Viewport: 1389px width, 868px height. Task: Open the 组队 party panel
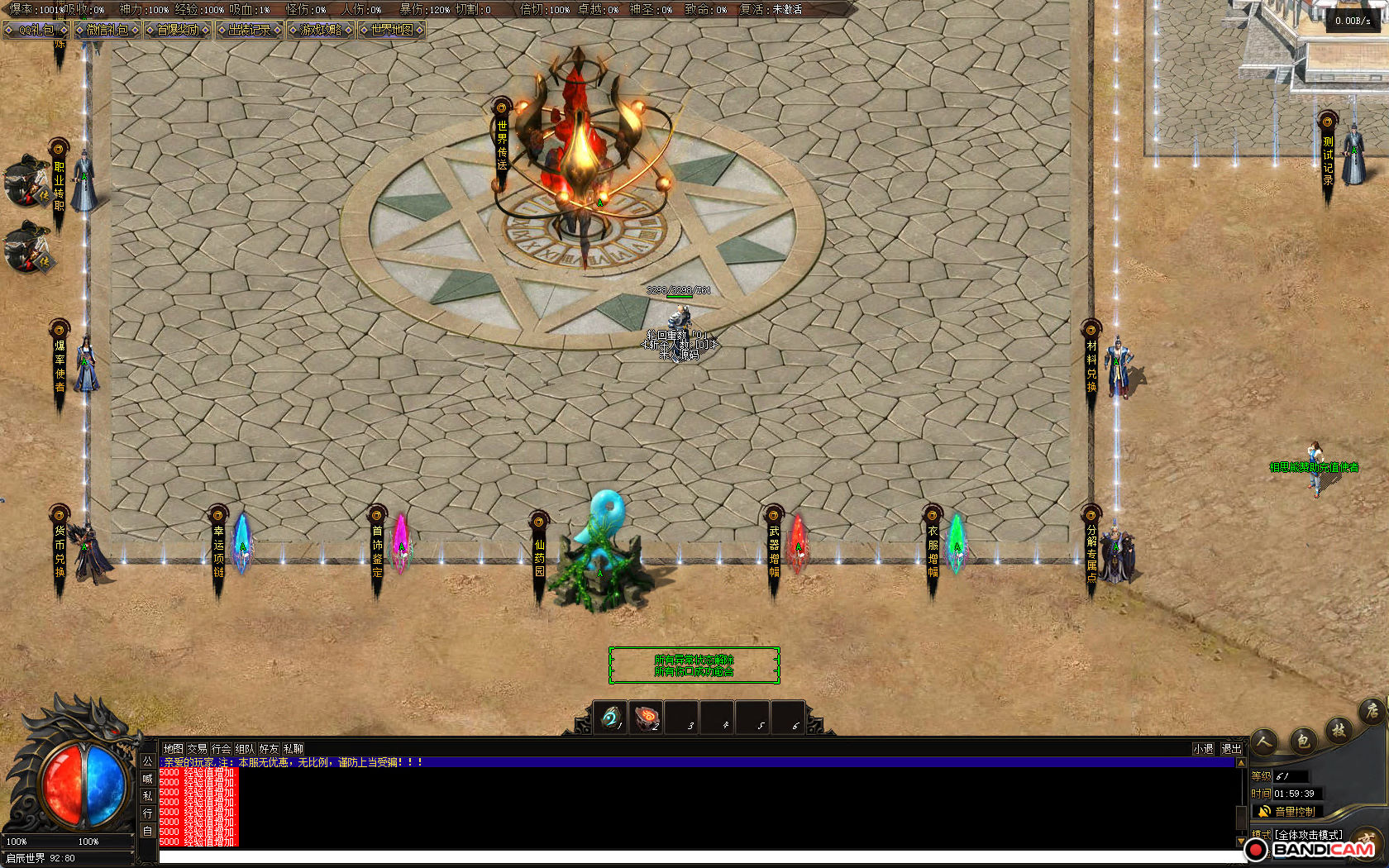[x=245, y=749]
